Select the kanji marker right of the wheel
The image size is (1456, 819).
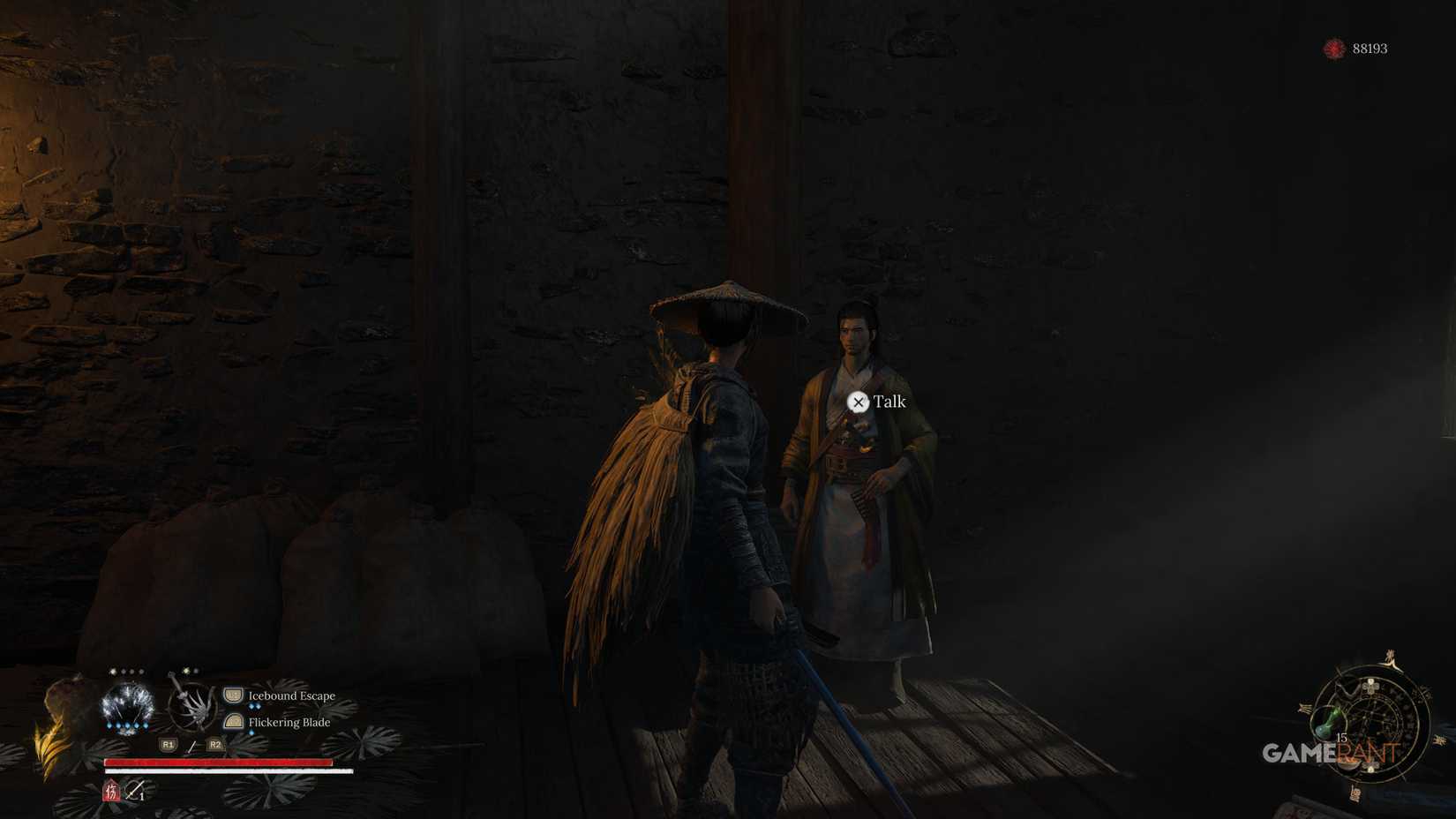pyautogui.click(x=1438, y=742)
